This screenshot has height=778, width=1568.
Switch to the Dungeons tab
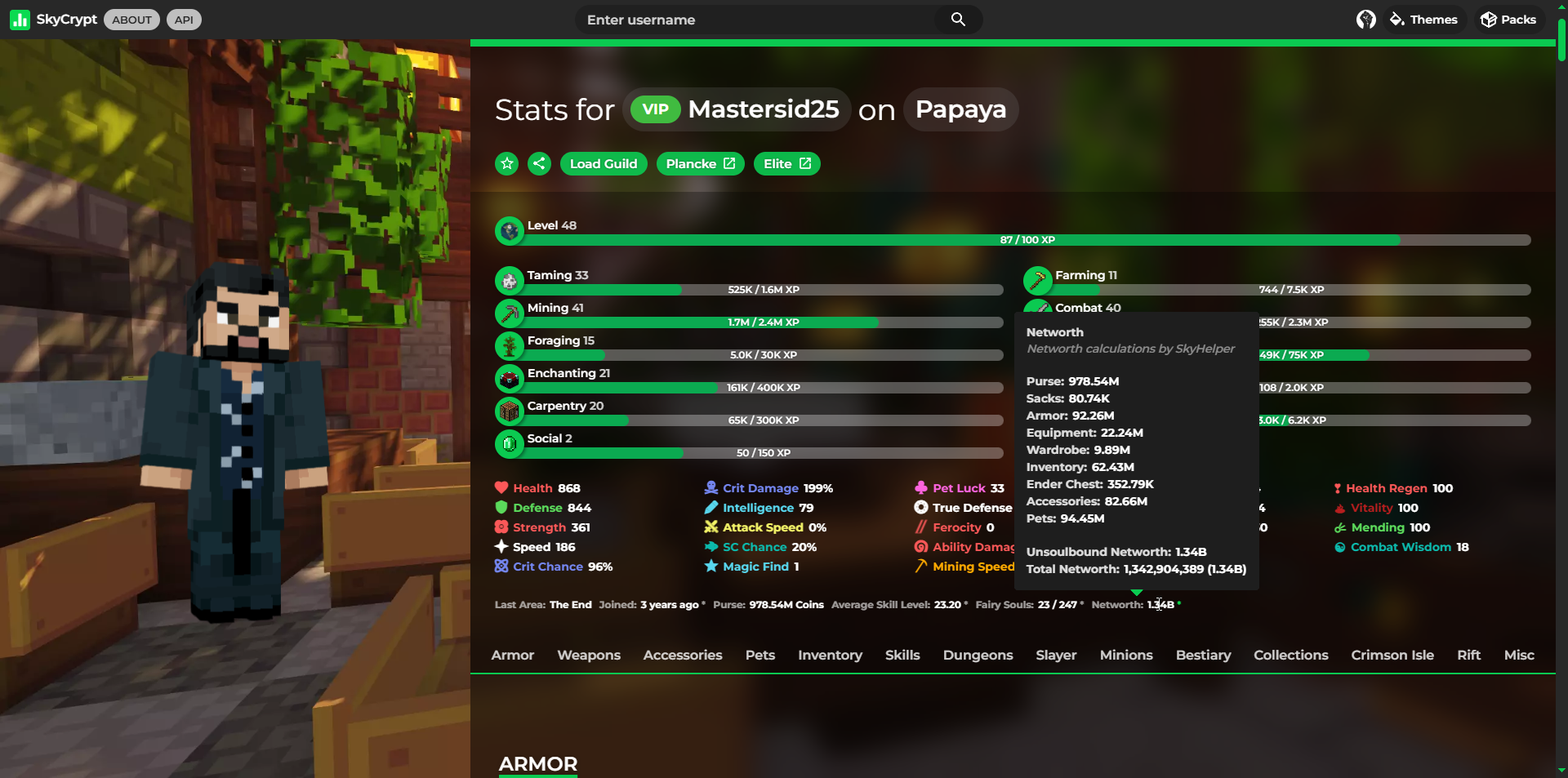click(978, 655)
